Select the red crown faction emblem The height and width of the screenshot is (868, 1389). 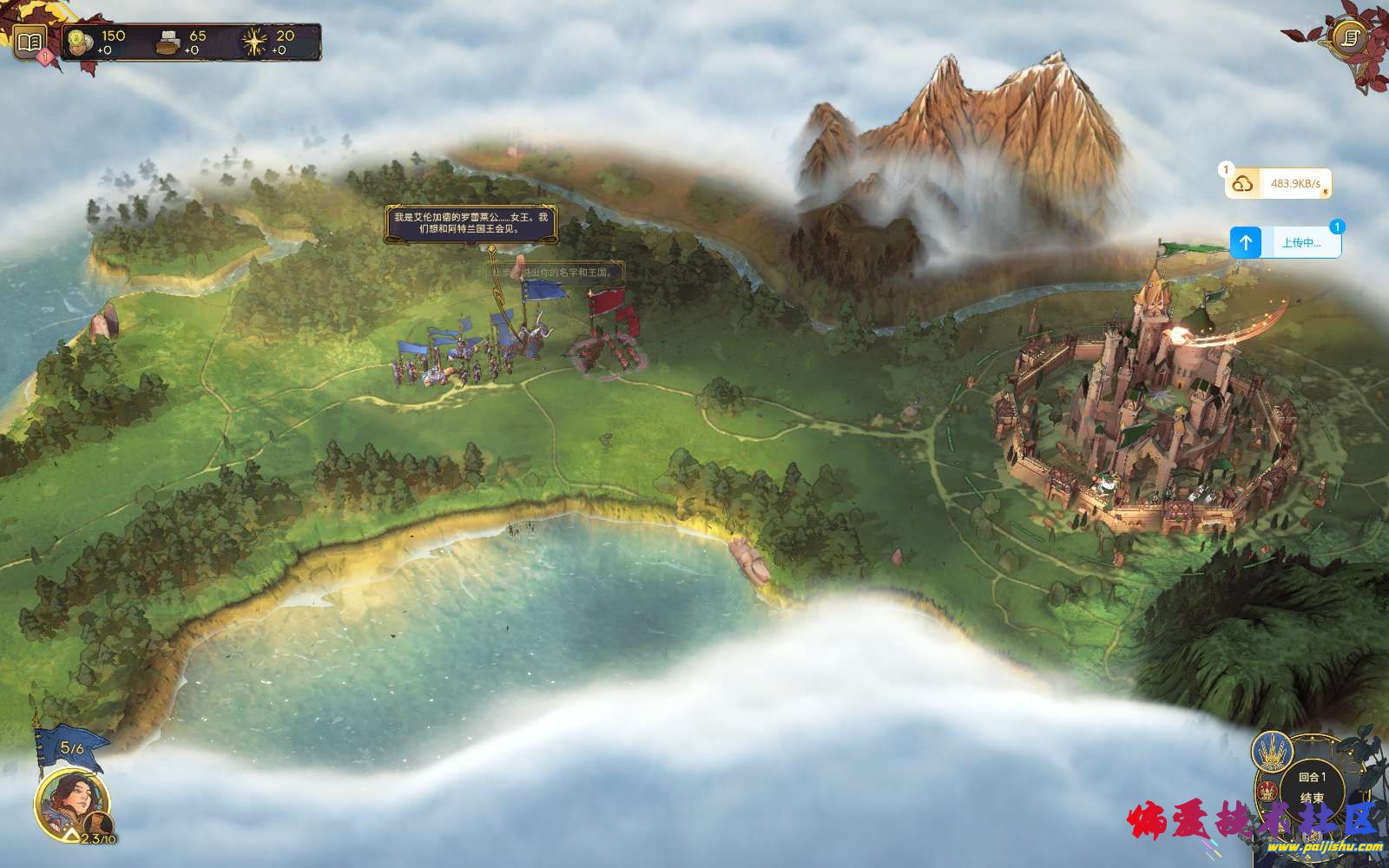click(1267, 792)
